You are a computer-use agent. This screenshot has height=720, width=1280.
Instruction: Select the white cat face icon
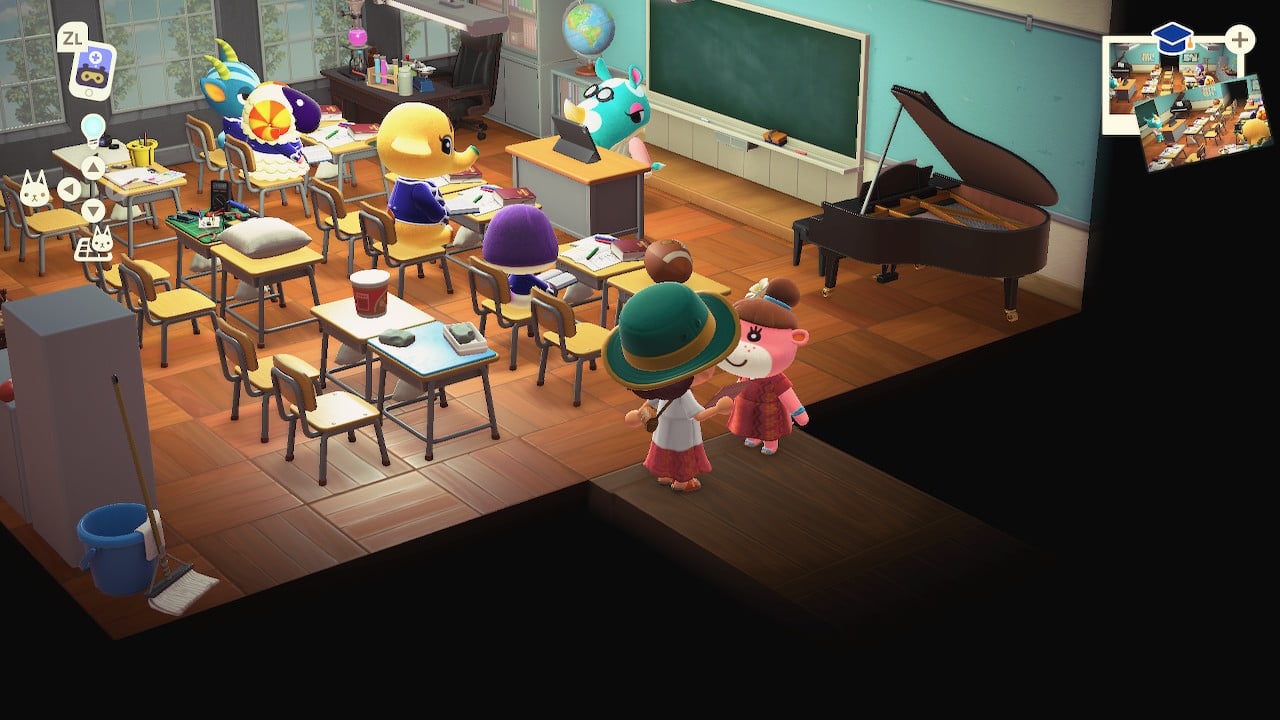tap(34, 189)
